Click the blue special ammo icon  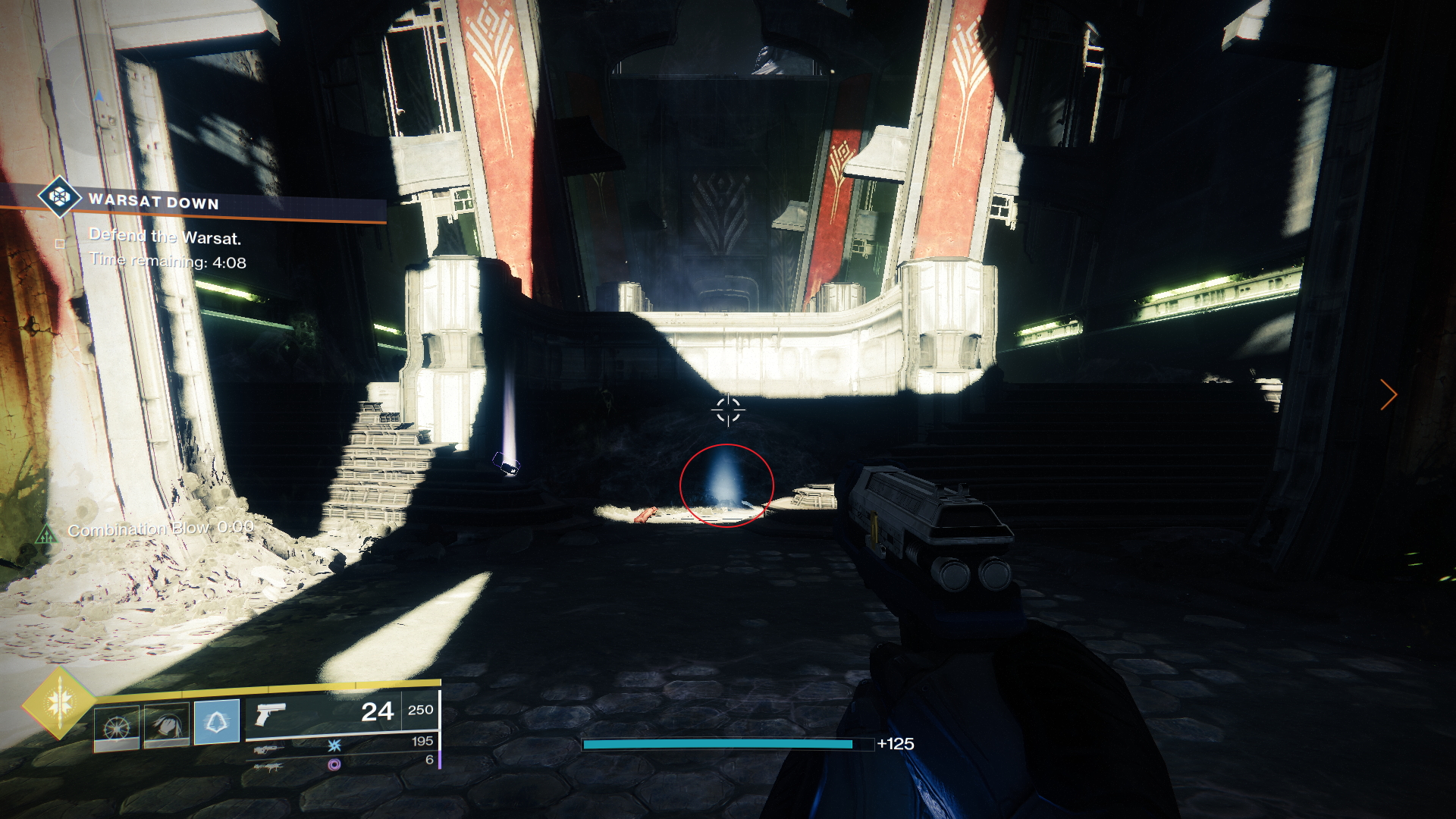pos(335,747)
